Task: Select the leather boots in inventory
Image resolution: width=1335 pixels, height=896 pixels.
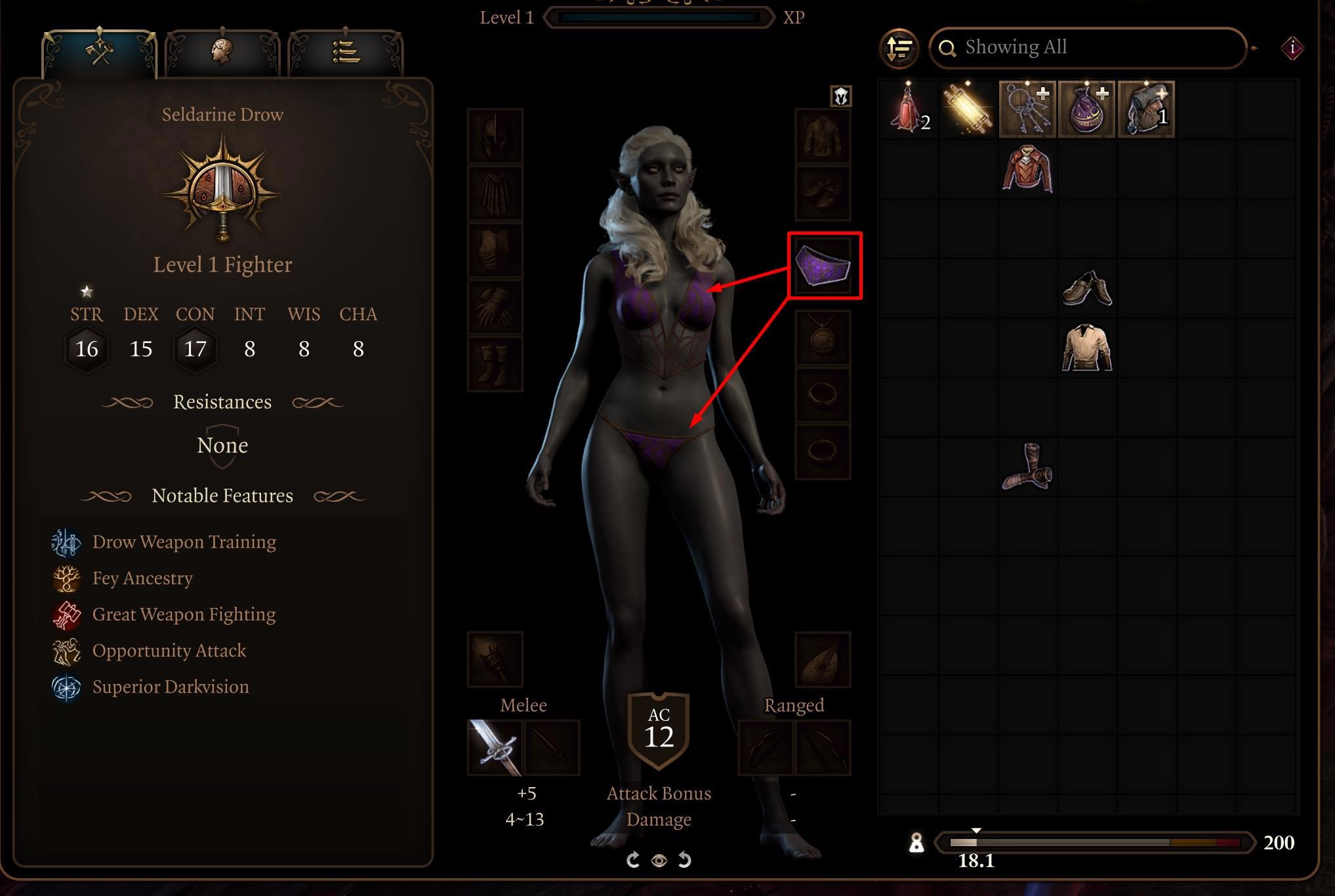Action: click(x=1027, y=467)
